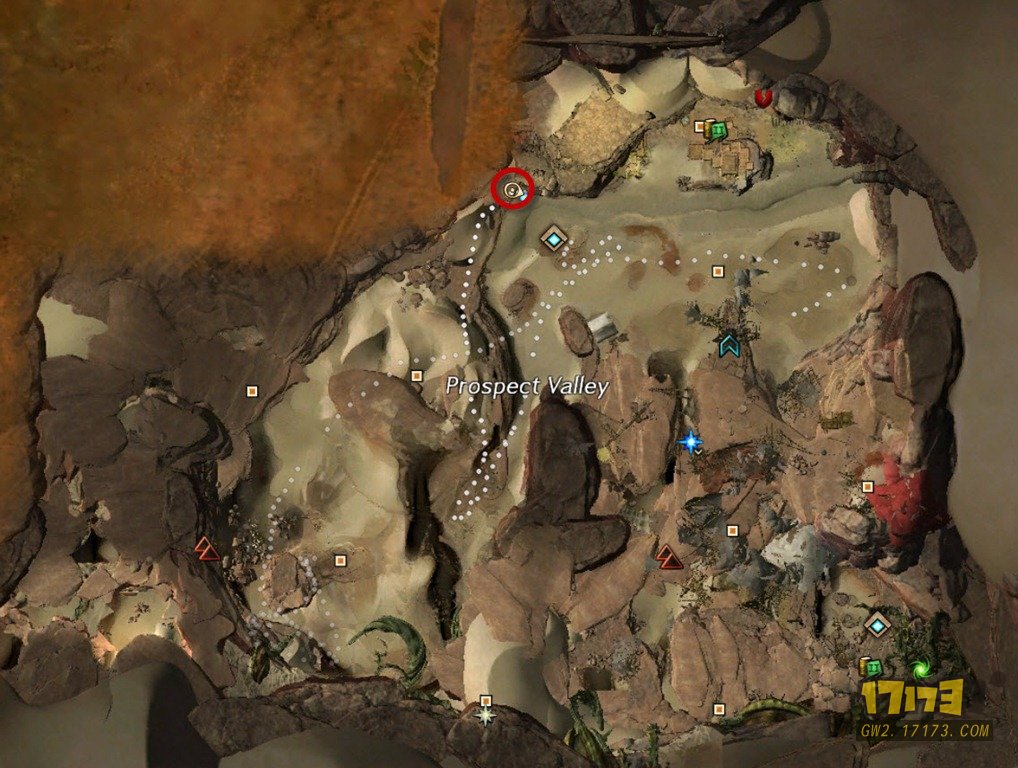
Task: Select the pale green star marker
Action: tap(487, 715)
